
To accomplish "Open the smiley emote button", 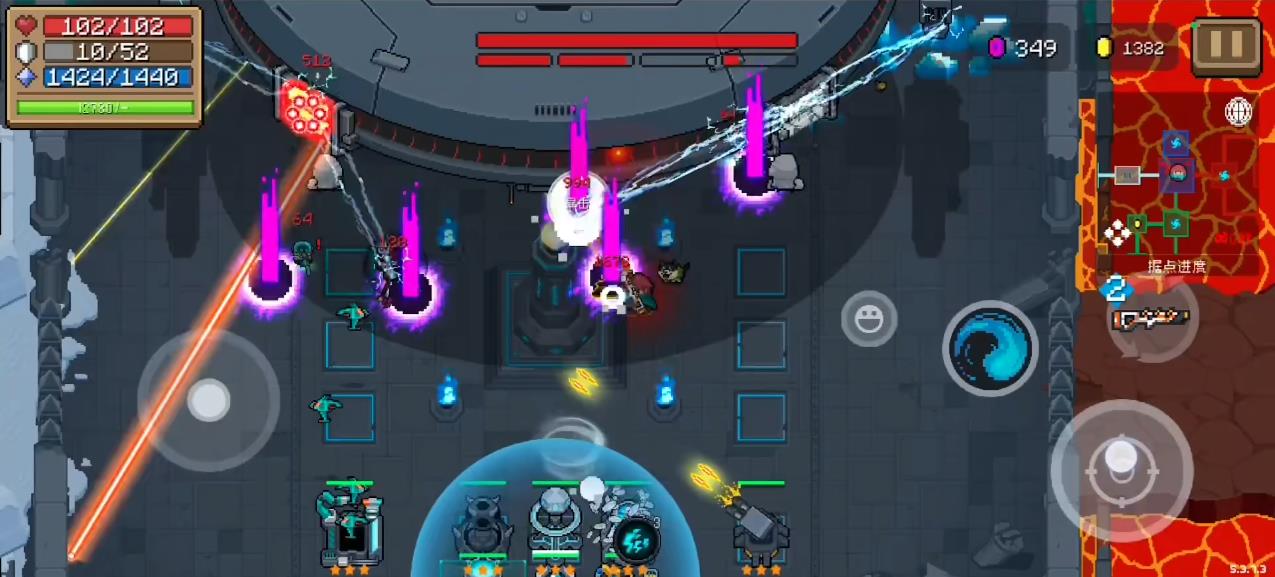I will click(x=869, y=319).
